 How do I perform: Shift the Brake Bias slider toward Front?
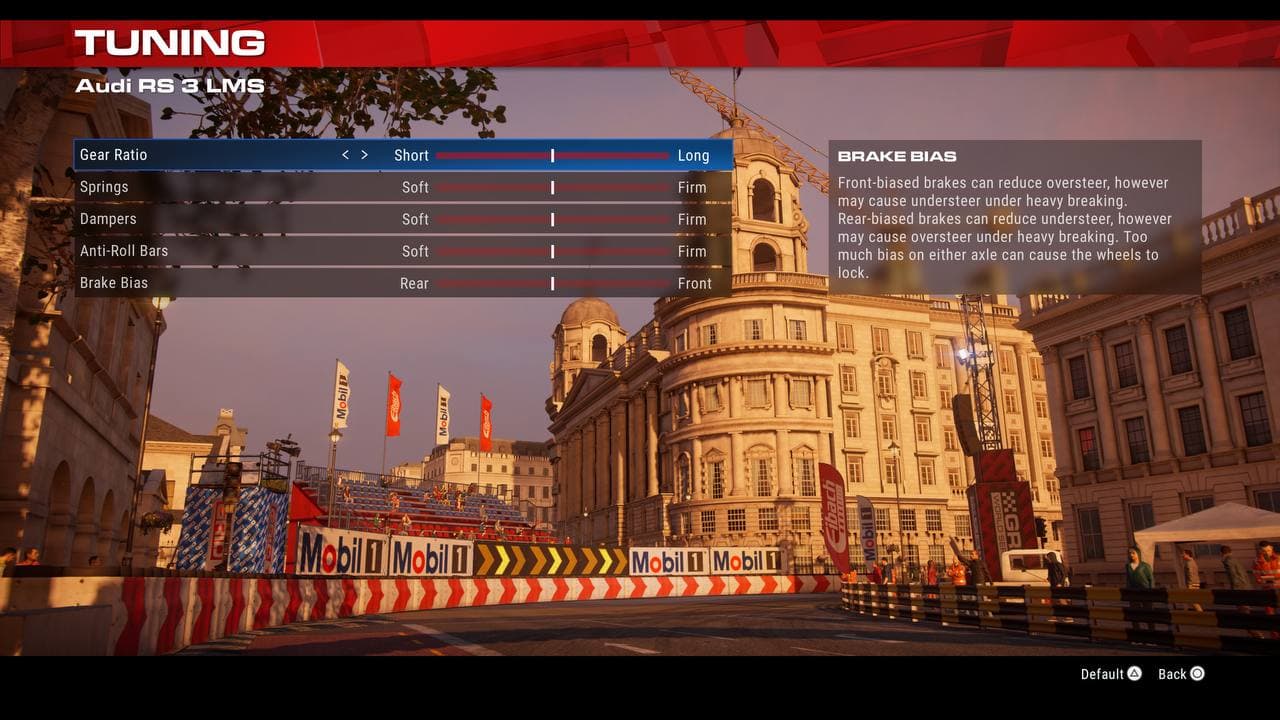click(x=640, y=283)
